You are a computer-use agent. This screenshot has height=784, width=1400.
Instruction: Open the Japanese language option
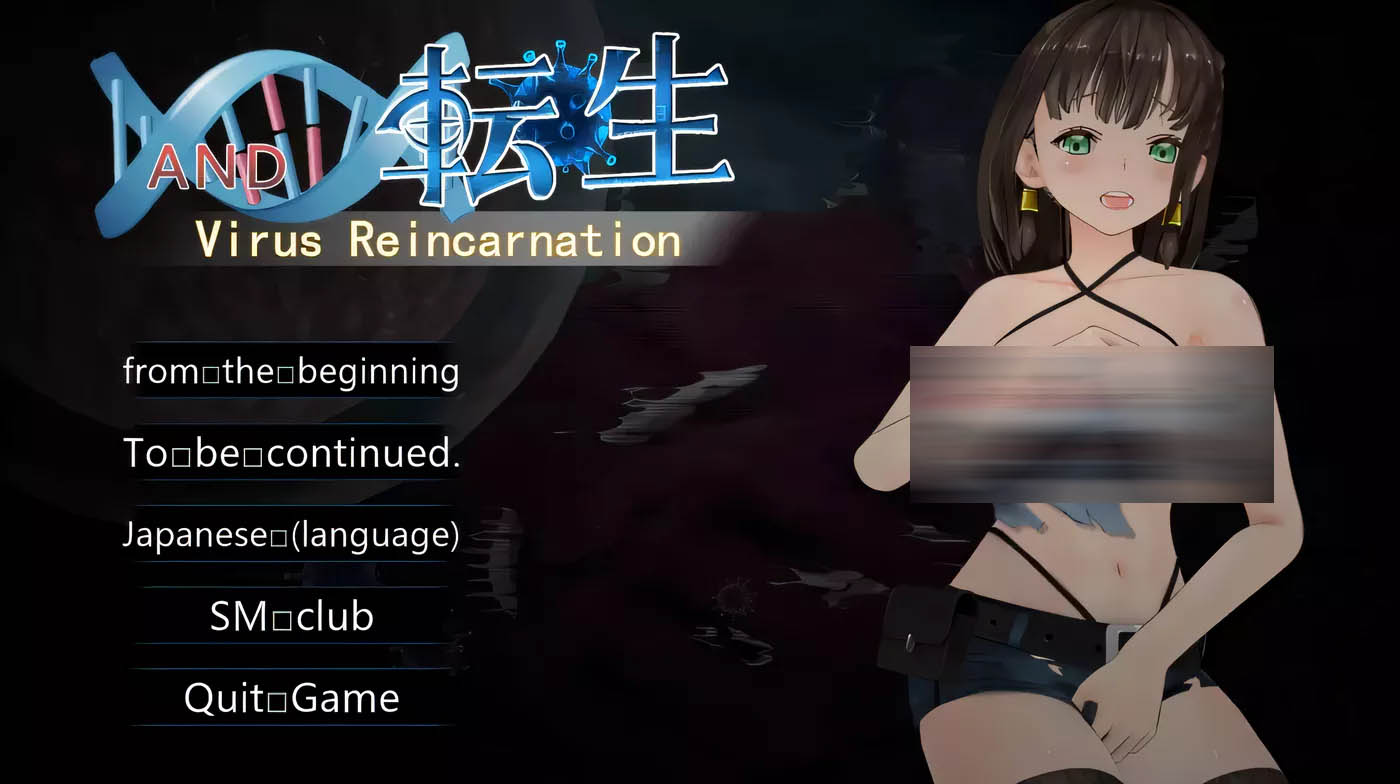(x=289, y=536)
